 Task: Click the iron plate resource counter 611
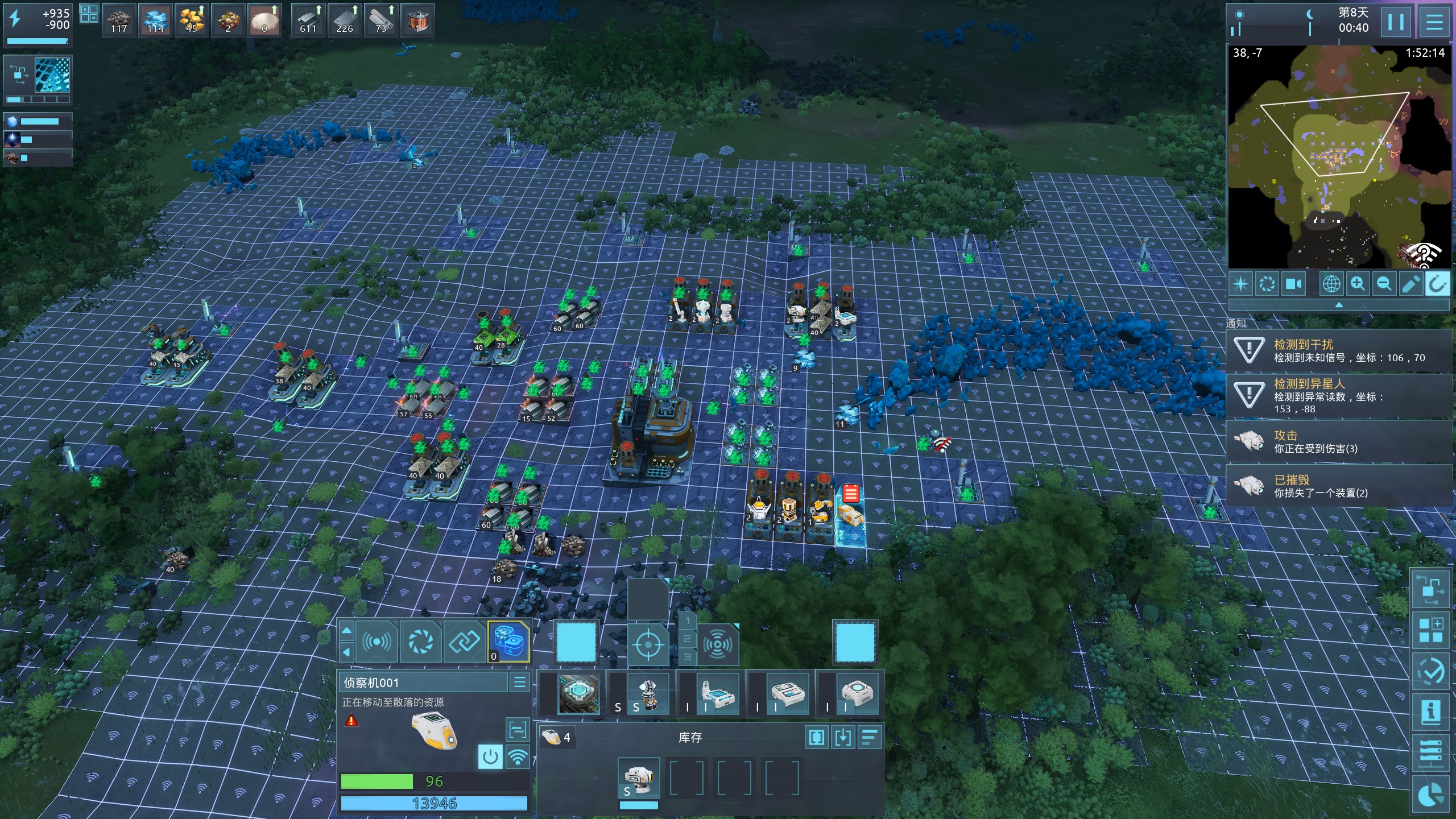308,20
